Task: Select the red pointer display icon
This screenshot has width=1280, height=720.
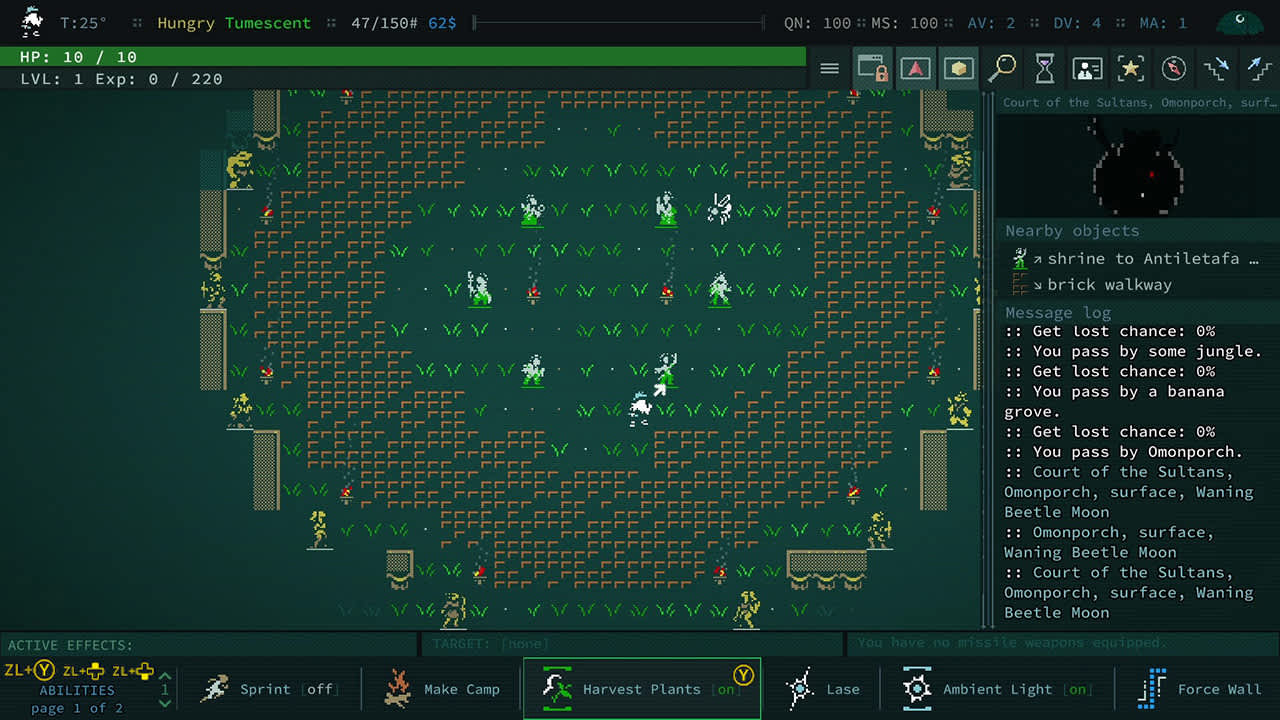Action: 915,68
